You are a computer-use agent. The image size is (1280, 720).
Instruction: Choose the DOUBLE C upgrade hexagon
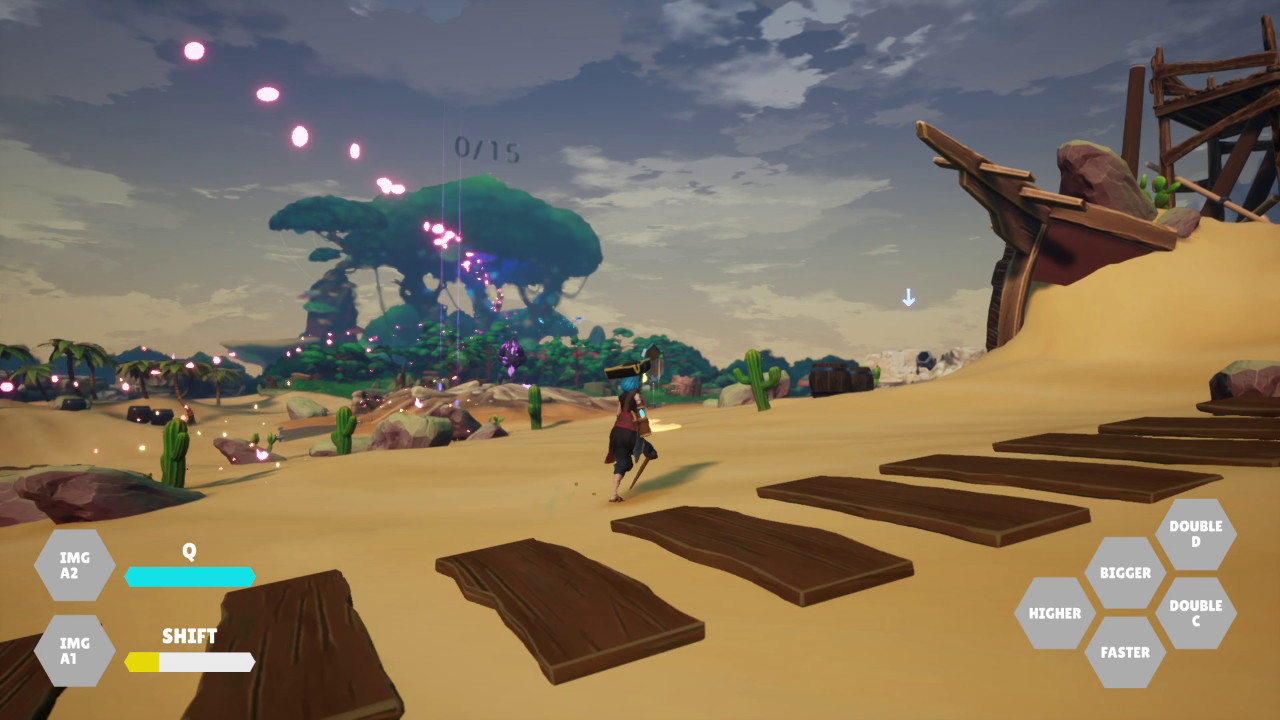click(1197, 611)
